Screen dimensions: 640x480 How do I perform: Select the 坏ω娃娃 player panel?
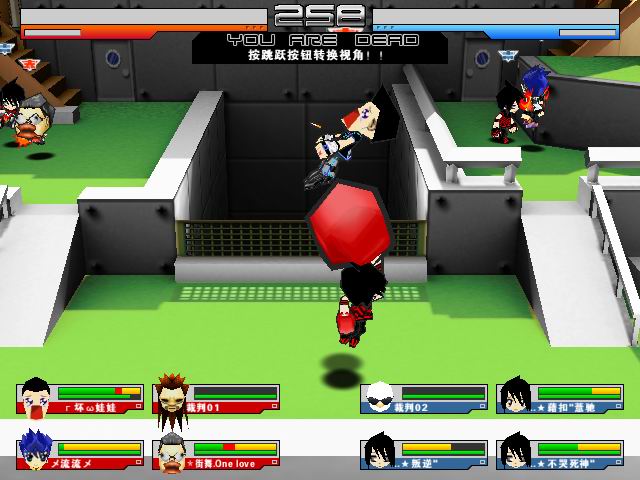pyautogui.click(x=80, y=399)
